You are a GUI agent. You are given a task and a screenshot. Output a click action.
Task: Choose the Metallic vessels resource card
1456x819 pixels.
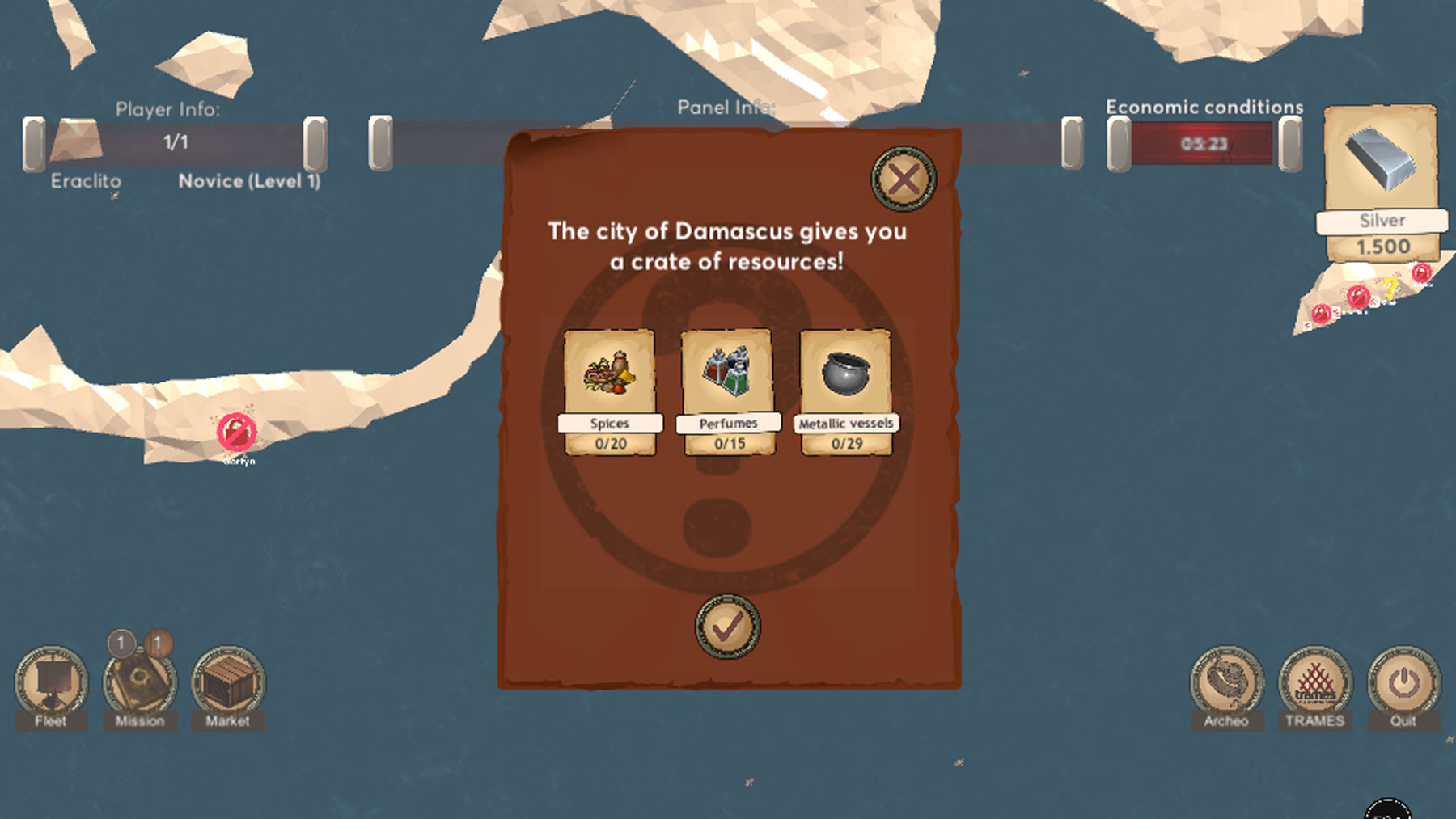tap(846, 391)
